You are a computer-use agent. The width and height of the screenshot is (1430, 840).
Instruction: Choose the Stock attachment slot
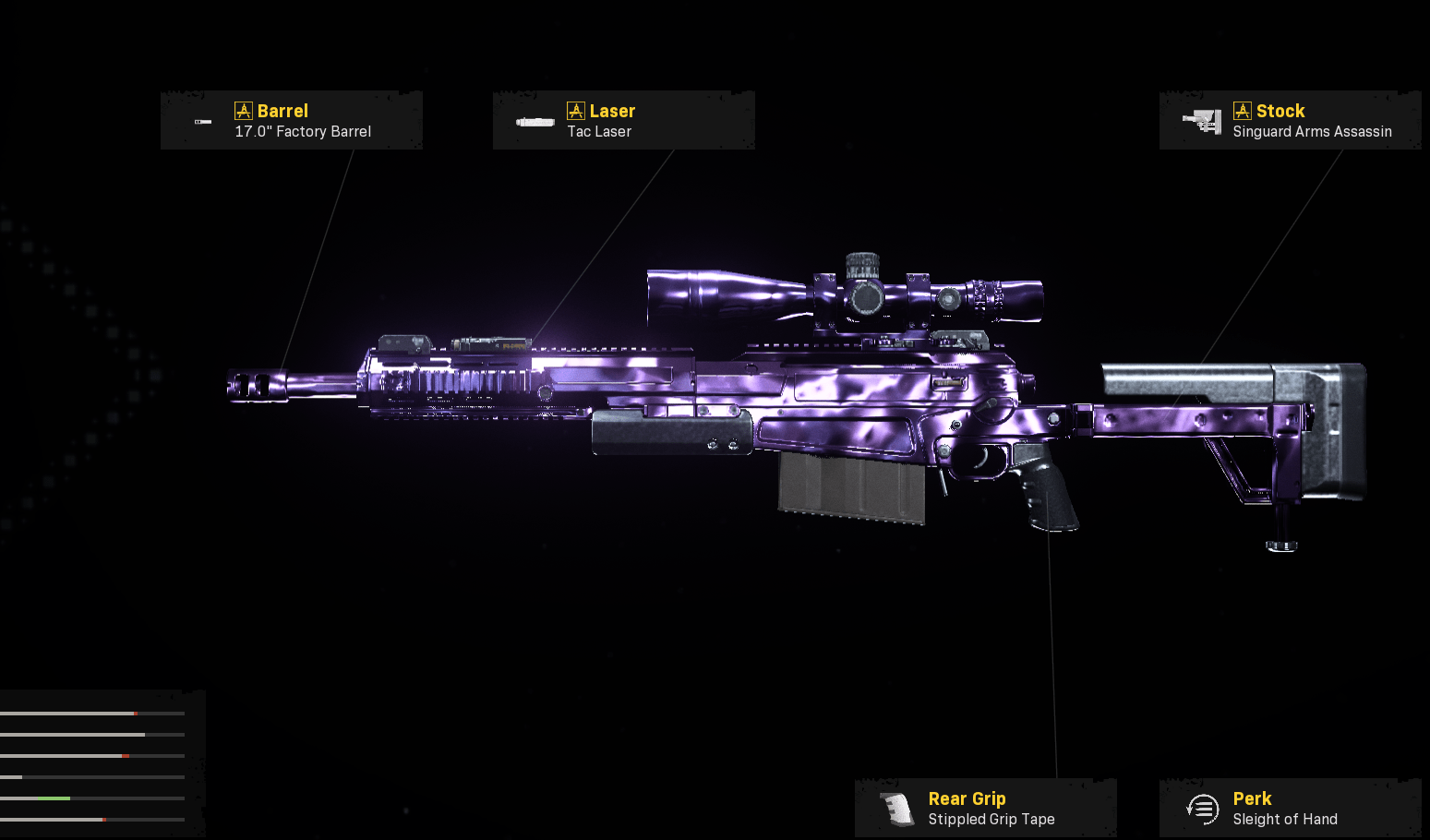tap(1290, 121)
